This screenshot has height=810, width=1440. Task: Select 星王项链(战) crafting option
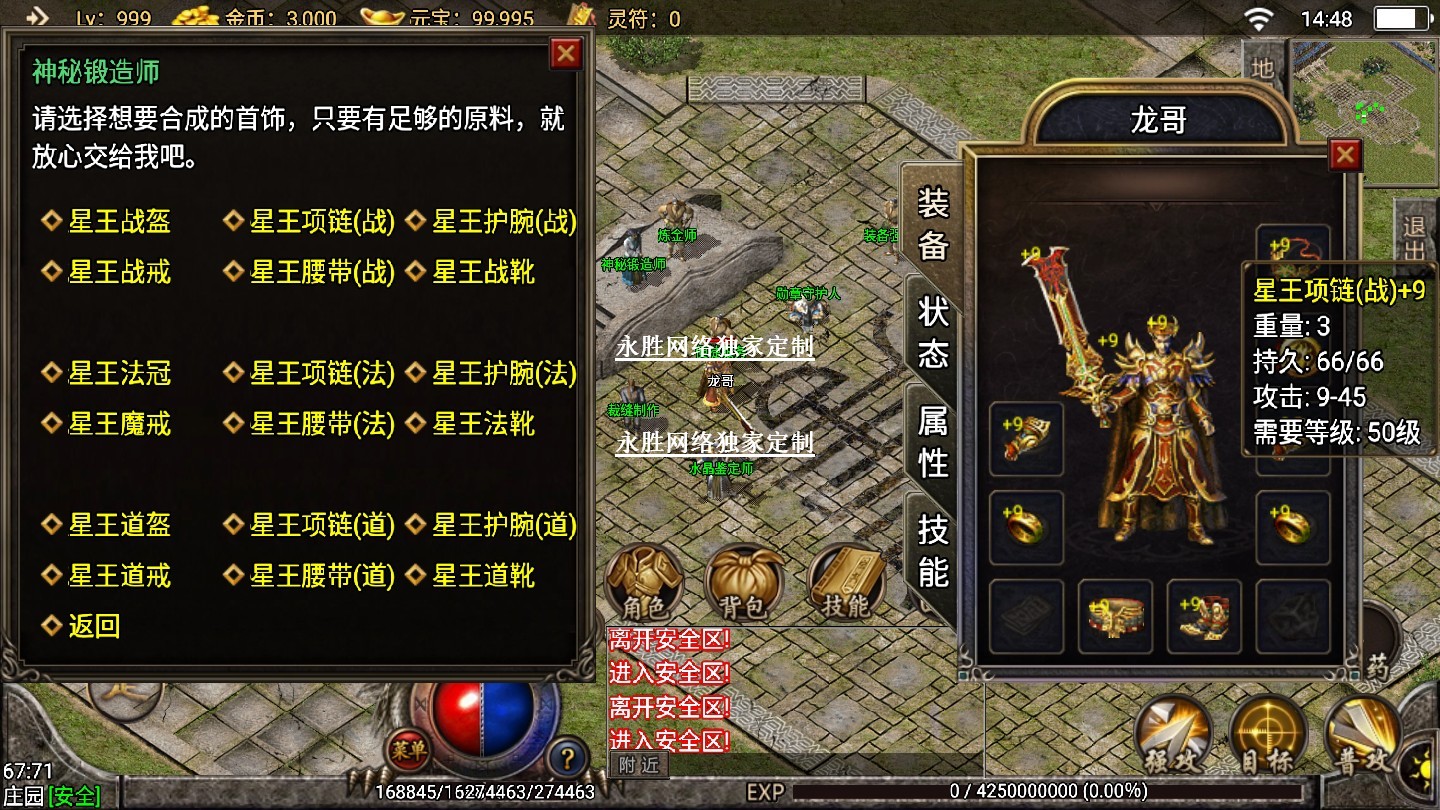[x=322, y=221]
